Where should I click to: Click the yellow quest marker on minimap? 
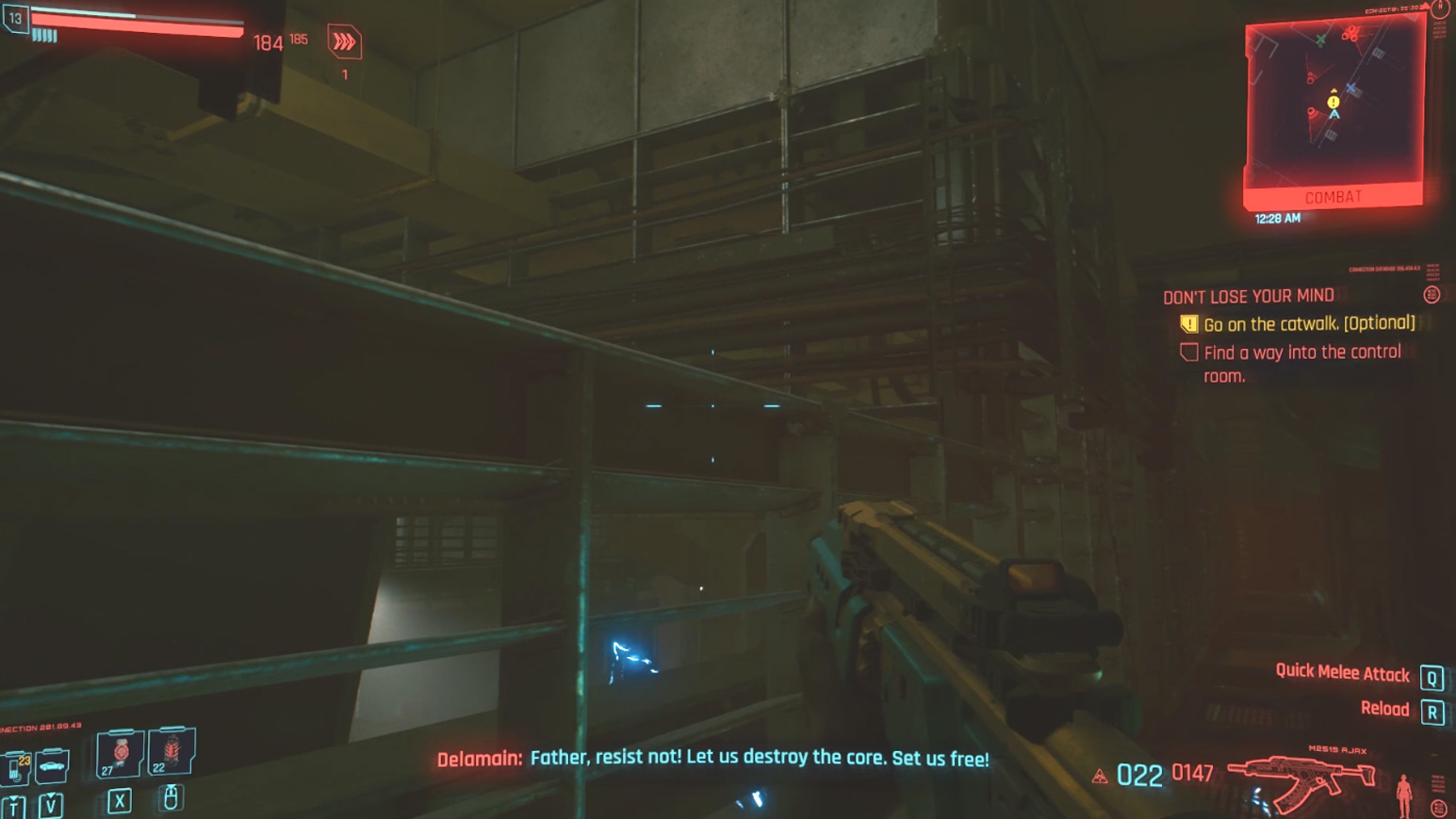1333,102
